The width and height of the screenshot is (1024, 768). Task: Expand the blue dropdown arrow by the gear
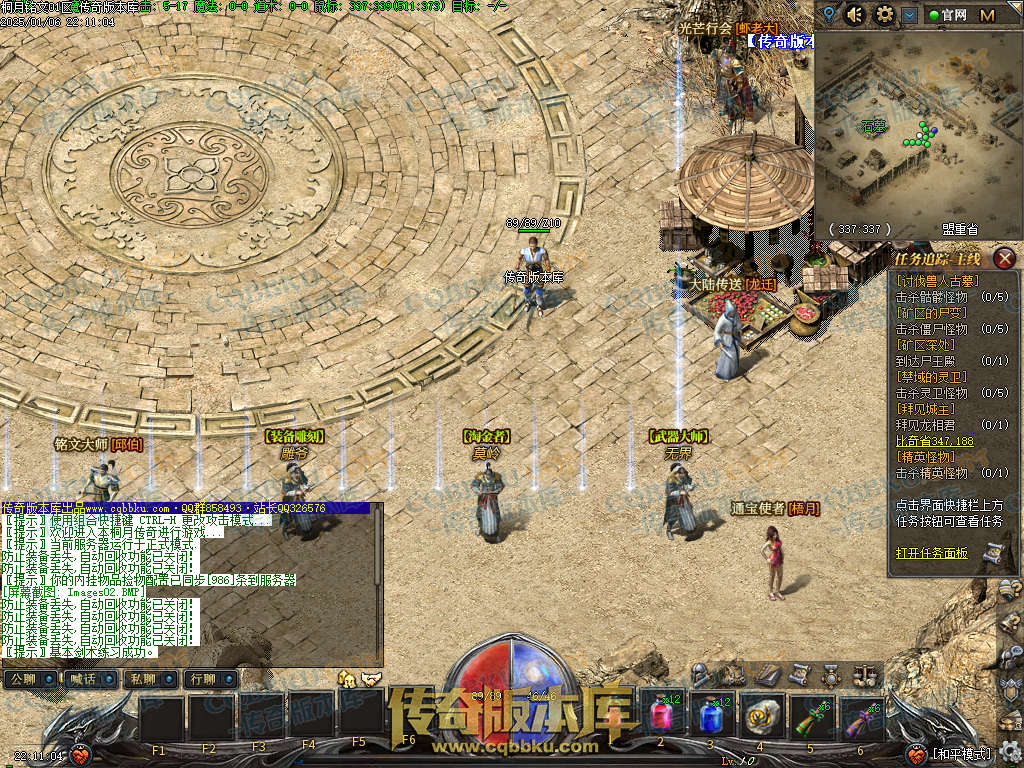(909, 15)
